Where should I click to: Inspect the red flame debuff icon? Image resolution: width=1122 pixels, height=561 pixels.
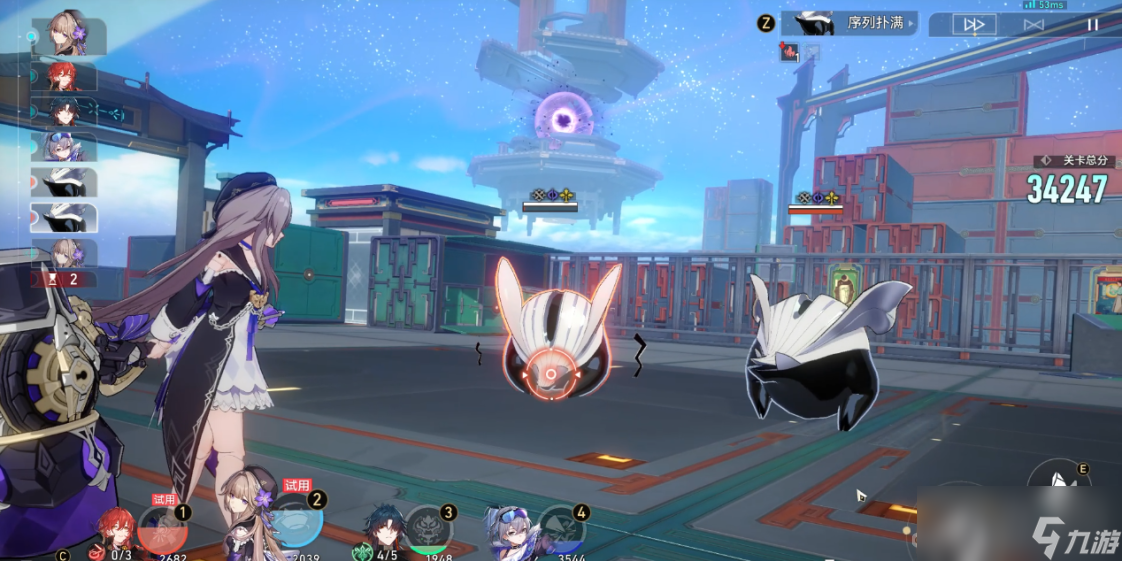coord(790,53)
